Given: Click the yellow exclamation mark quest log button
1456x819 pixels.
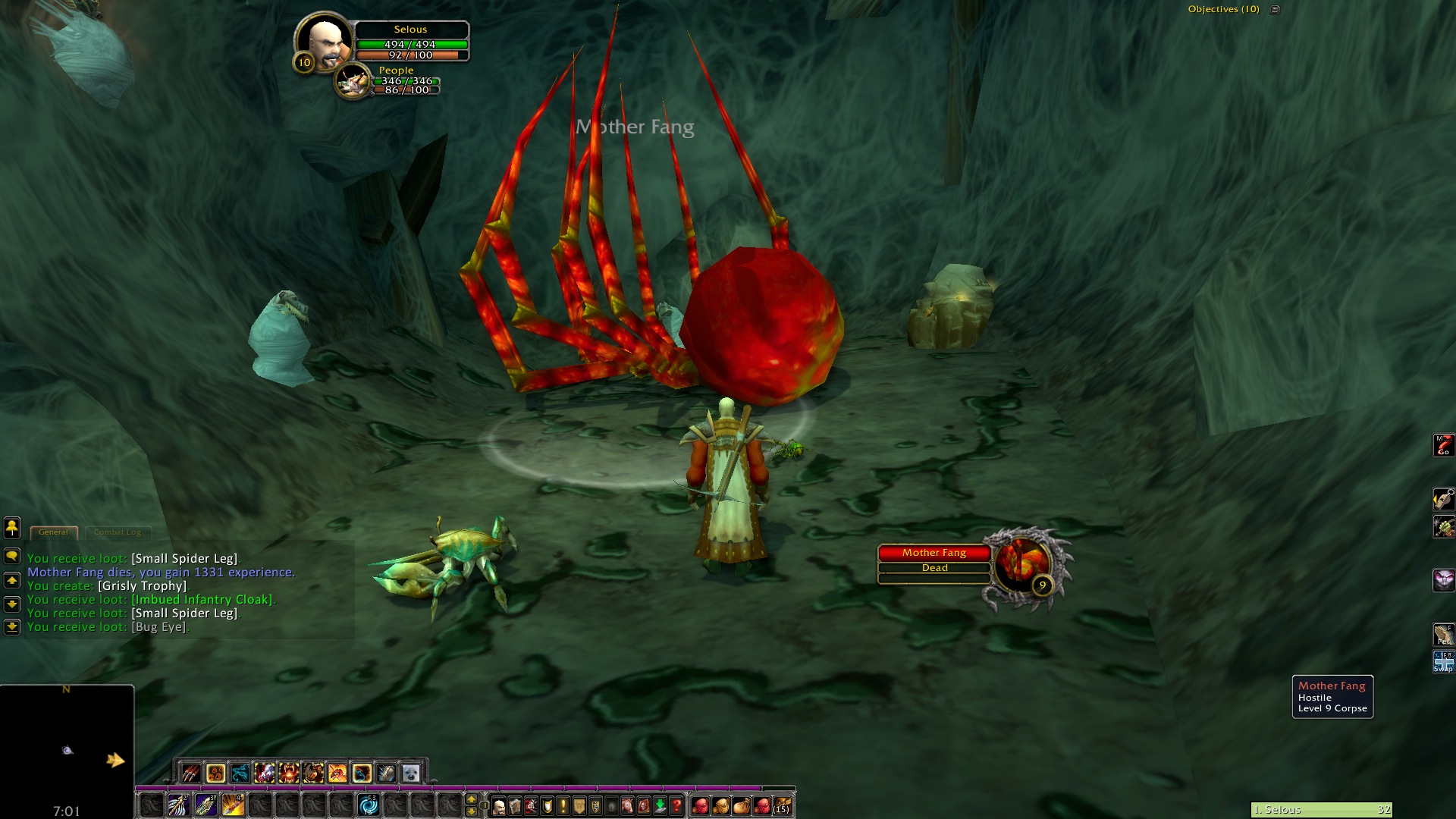Looking at the screenshot, I should (x=563, y=805).
